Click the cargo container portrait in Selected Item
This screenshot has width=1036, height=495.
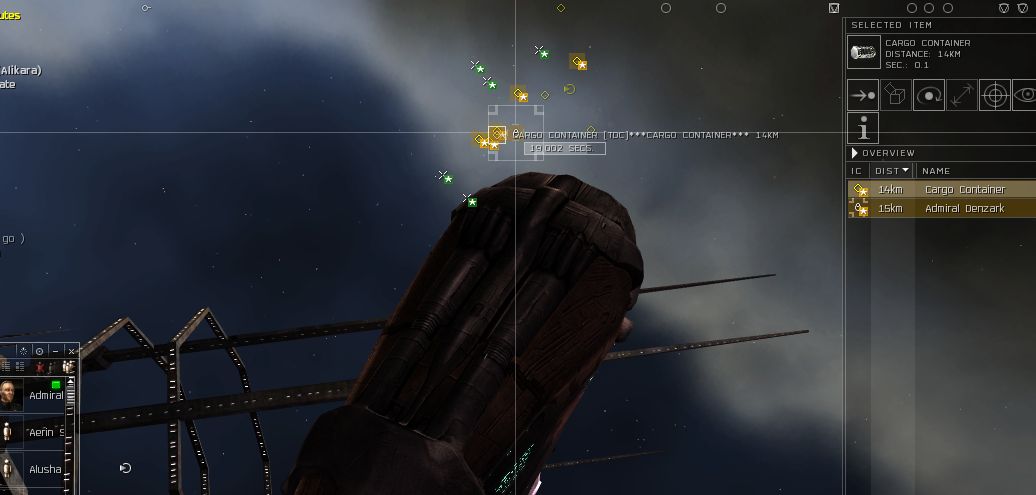point(863,52)
